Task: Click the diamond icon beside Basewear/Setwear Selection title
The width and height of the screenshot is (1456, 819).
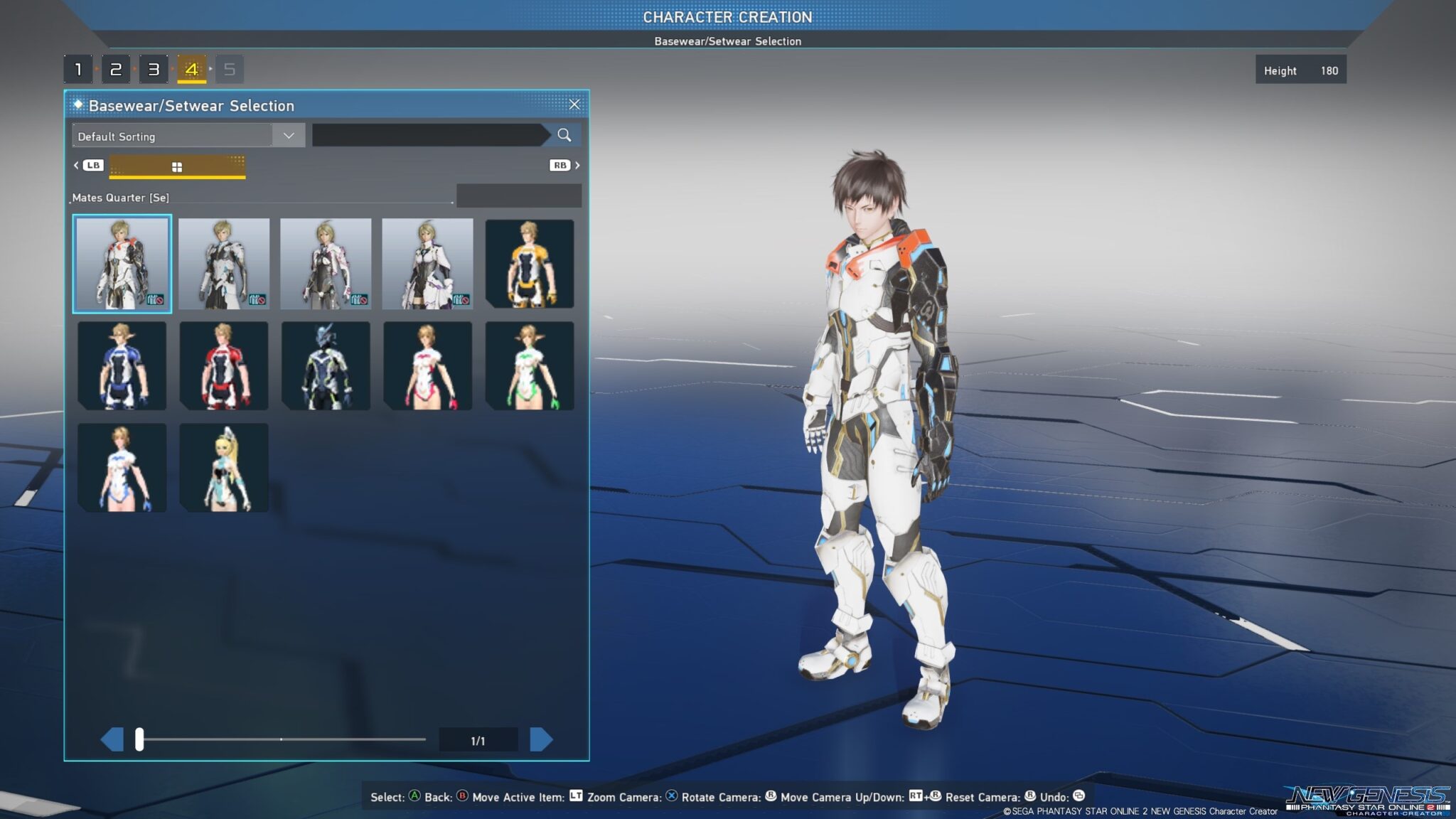Action: point(77,105)
